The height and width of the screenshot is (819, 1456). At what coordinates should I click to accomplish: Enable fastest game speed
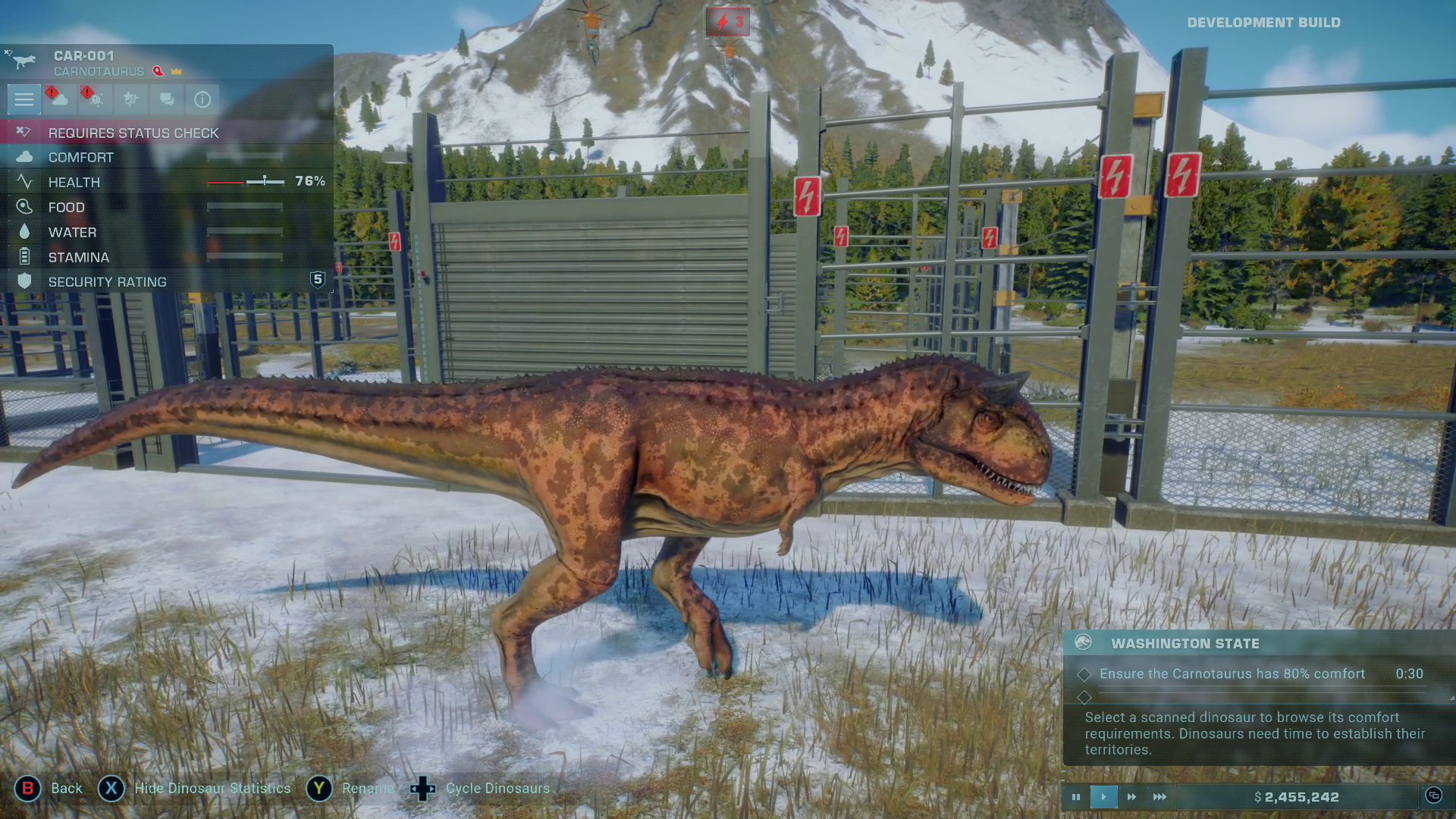point(1159,797)
